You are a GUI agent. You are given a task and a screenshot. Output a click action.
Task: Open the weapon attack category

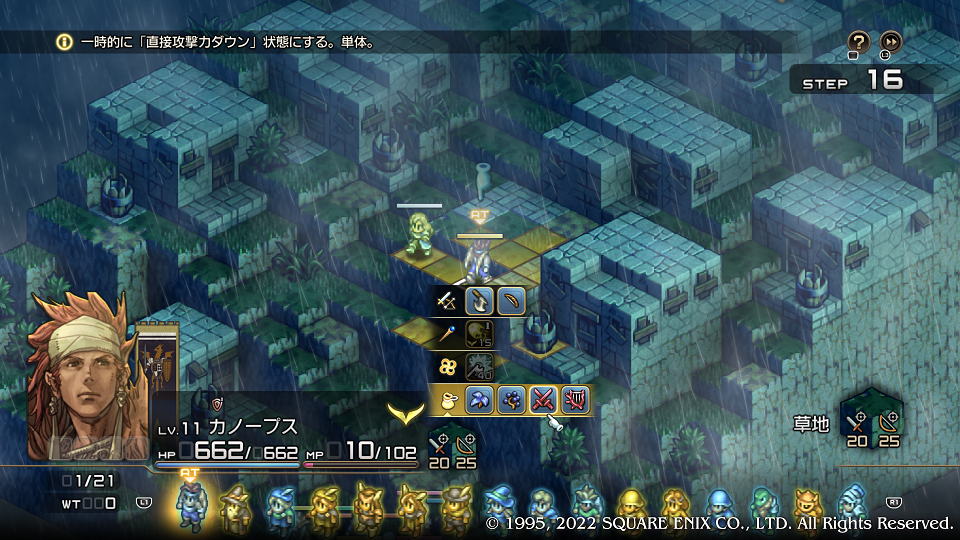(448, 300)
